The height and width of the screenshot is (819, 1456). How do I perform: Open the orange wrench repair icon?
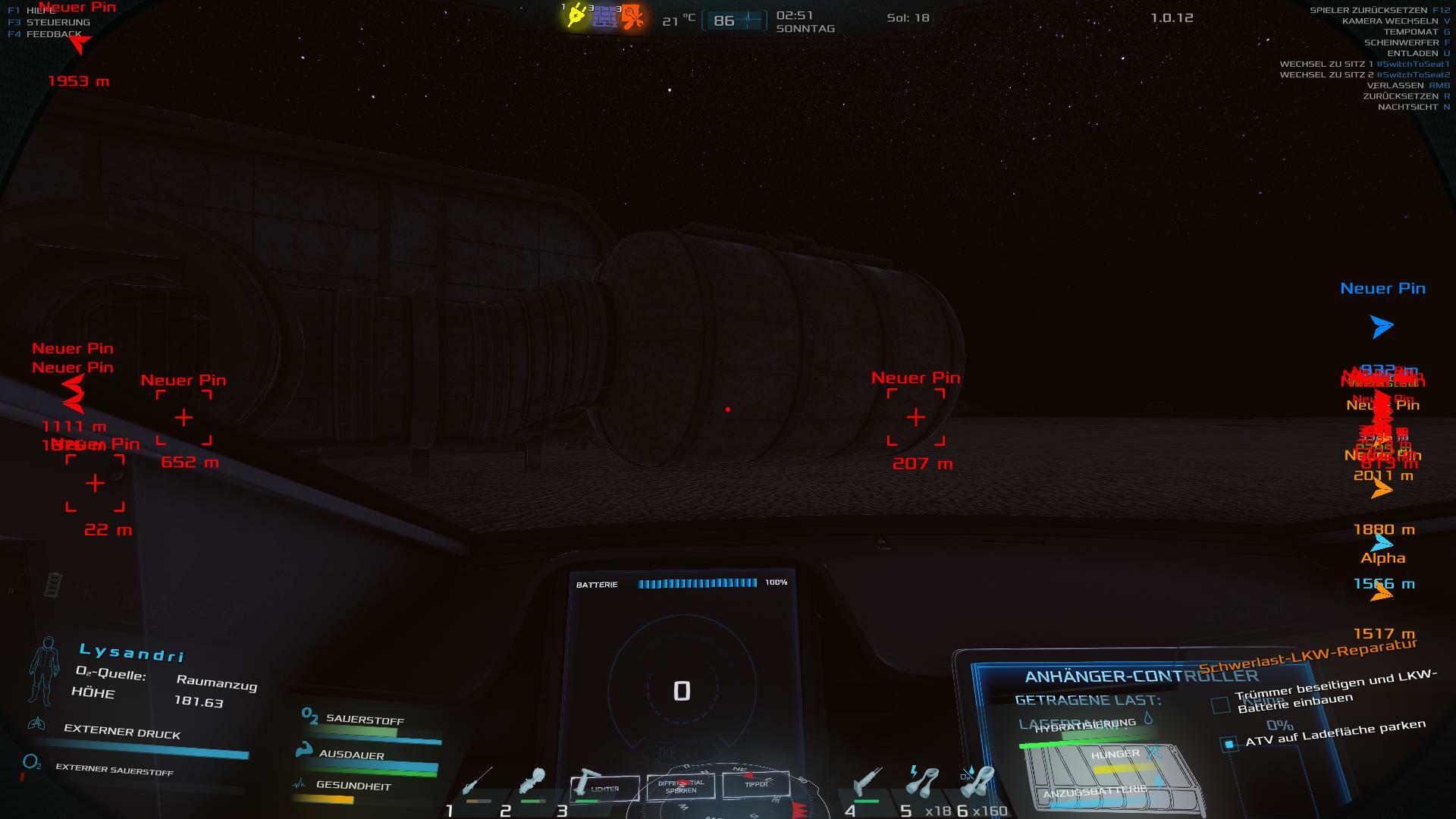click(x=632, y=17)
